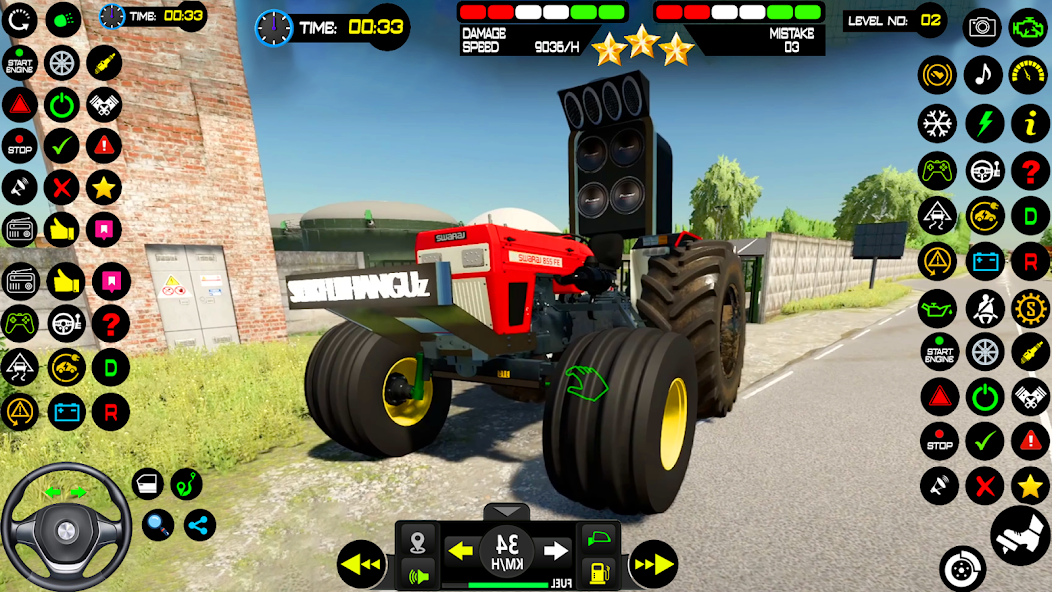Click the map location pin button
The width and height of the screenshot is (1052, 592).
(x=418, y=542)
